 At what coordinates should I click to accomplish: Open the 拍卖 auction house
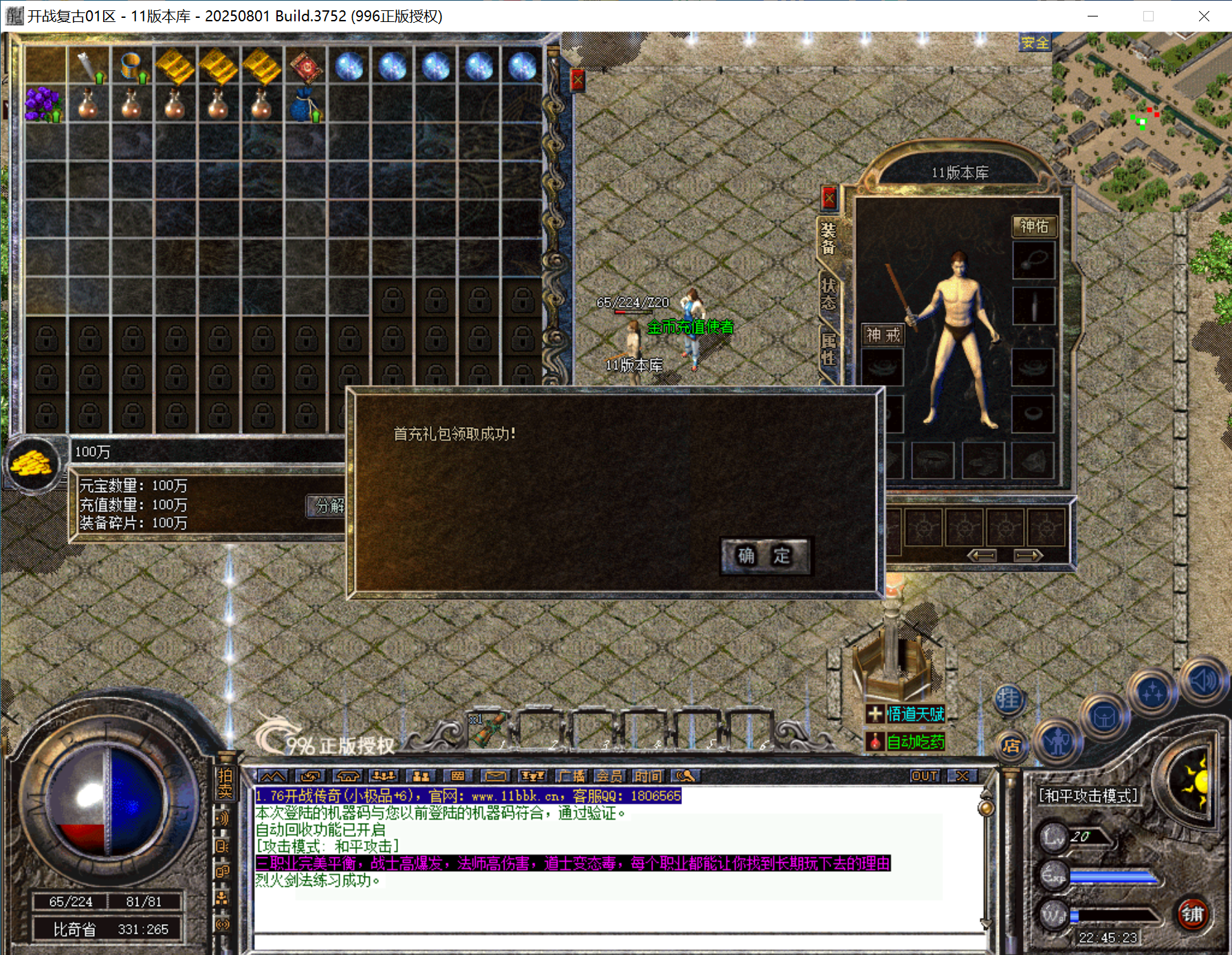225,783
